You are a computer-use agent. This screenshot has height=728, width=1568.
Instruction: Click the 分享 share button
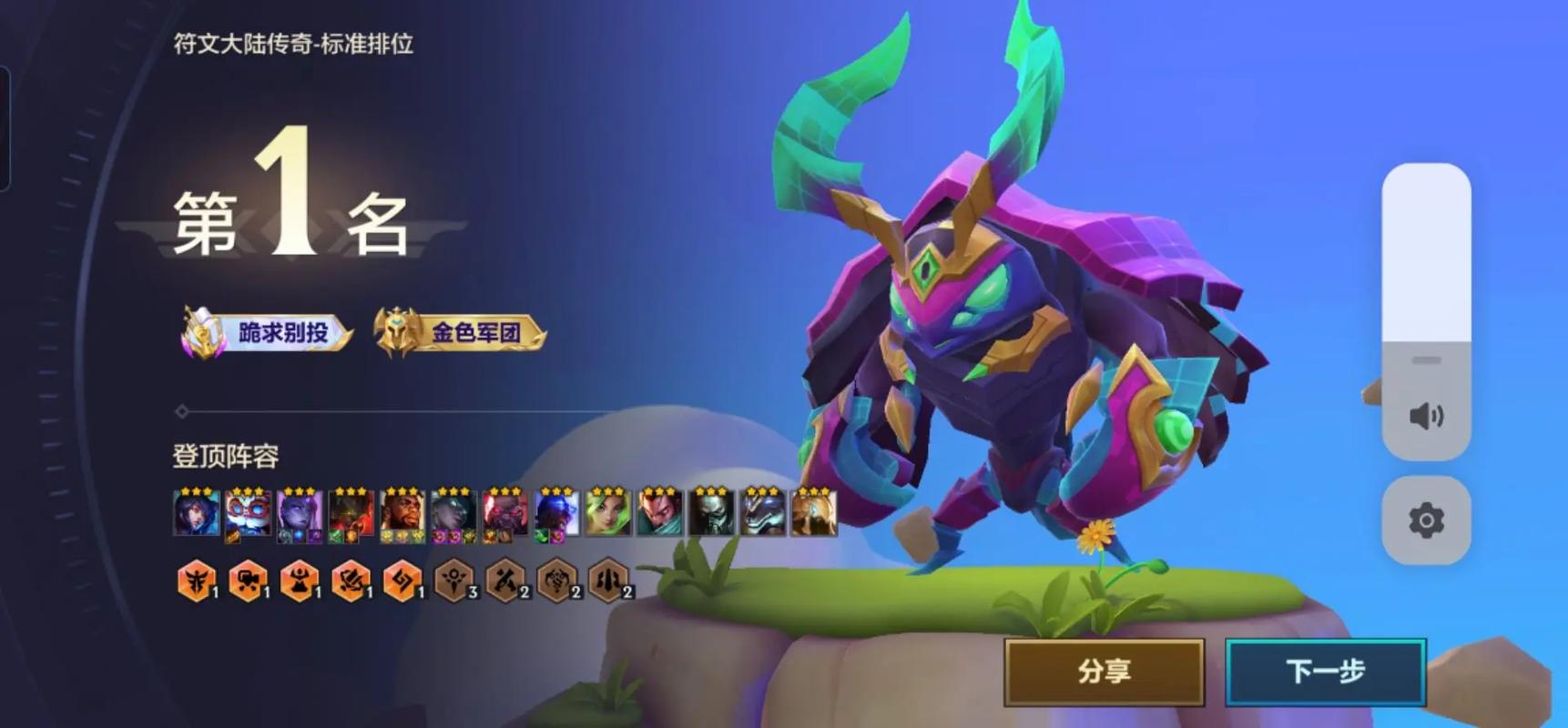(1105, 672)
